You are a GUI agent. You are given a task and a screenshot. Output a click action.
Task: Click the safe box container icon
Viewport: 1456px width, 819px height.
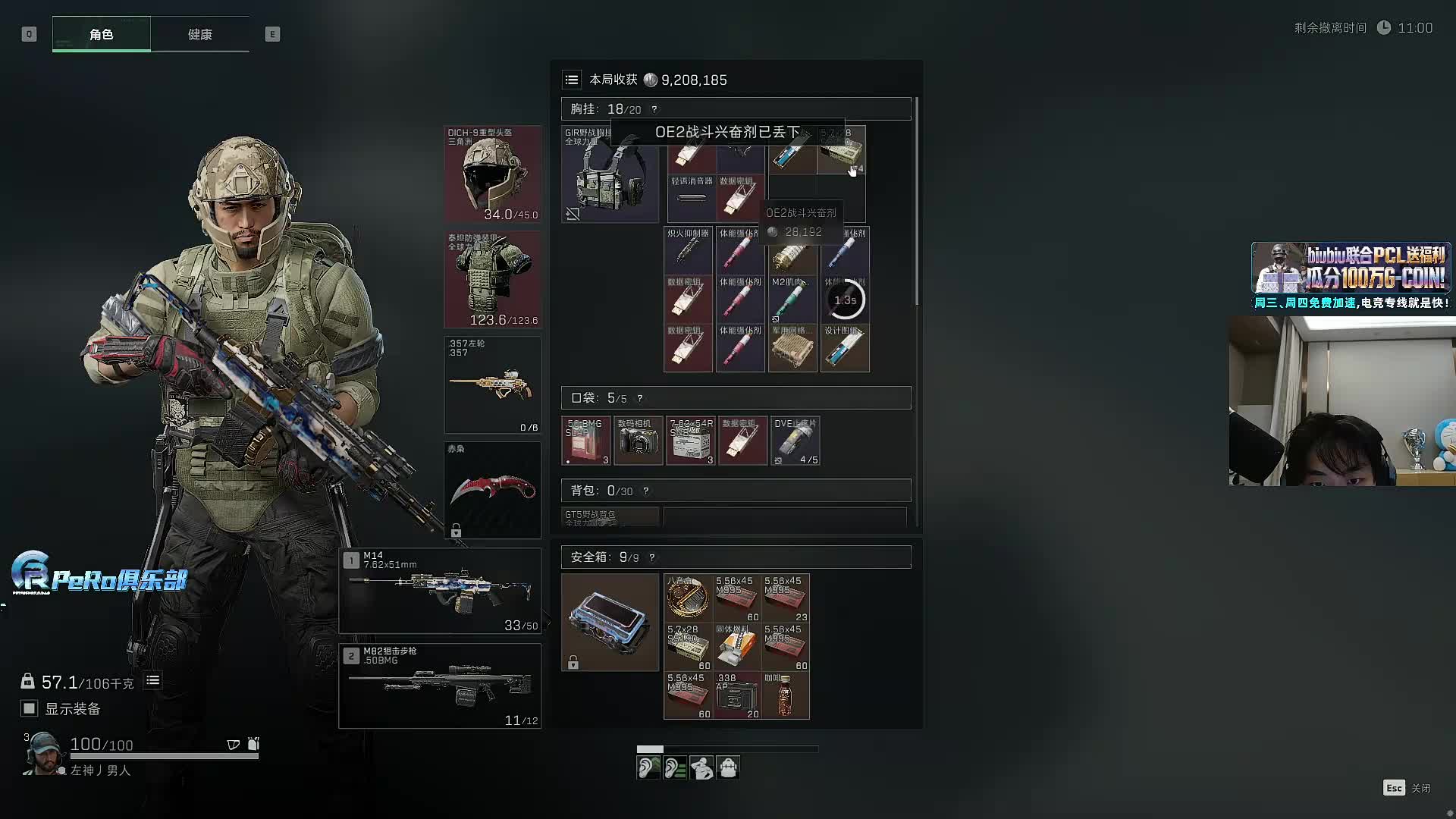pos(610,622)
